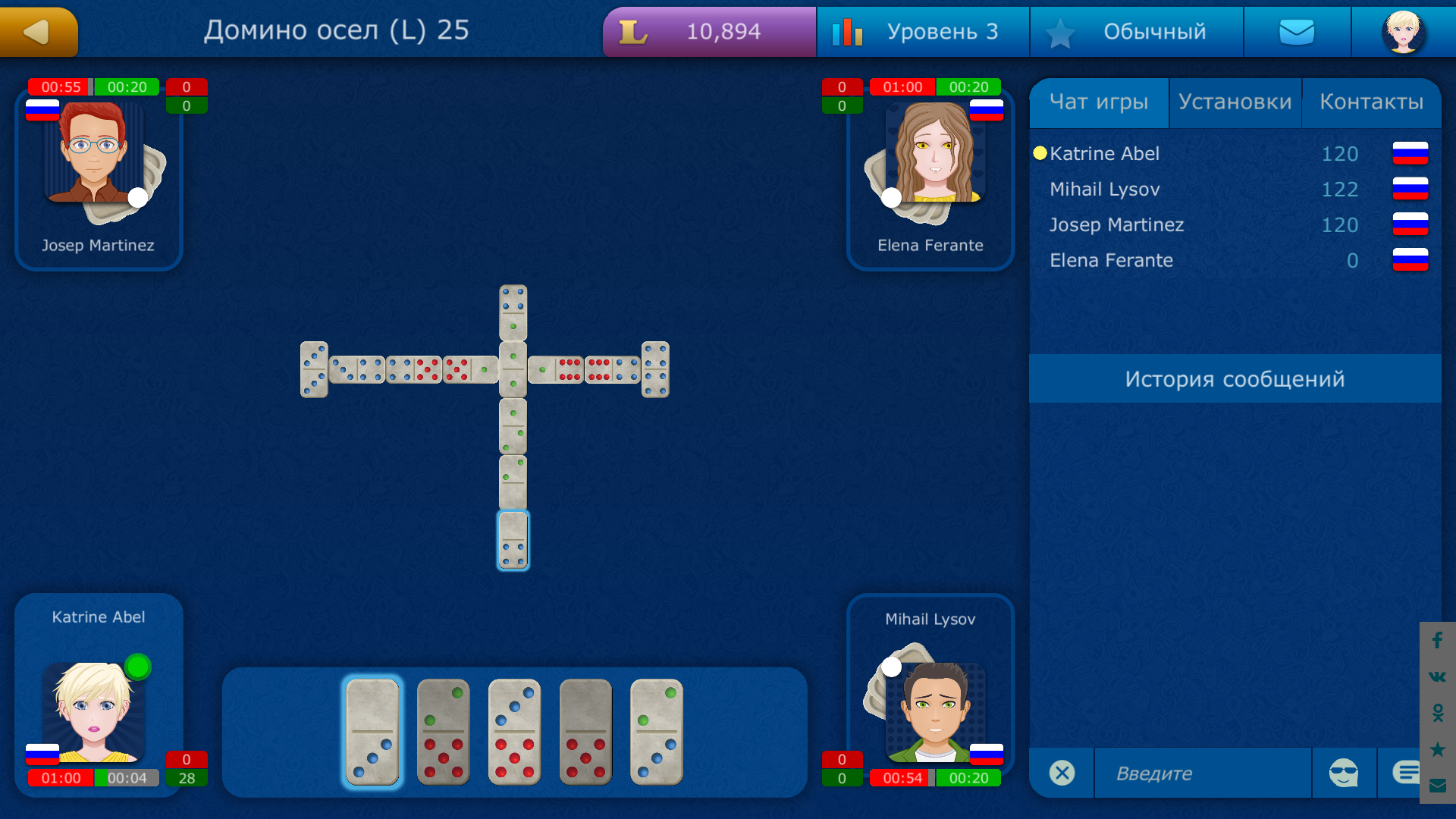The image size is (1456, 819).
Task: Click Elena Ferante's score of 0
Action: click(x=1351, y=260)
